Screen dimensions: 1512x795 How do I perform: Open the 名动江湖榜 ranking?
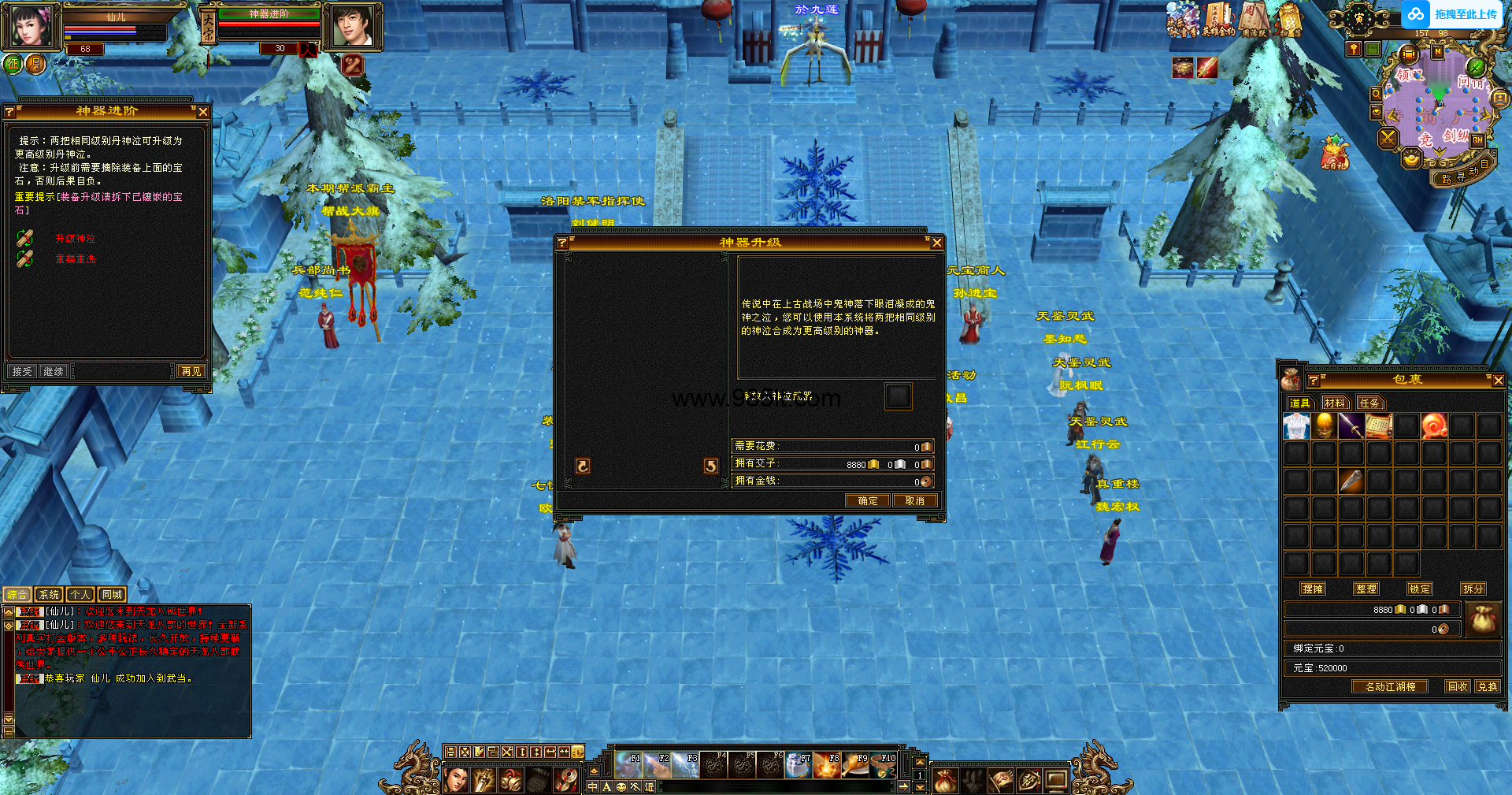pos(1390,686)
